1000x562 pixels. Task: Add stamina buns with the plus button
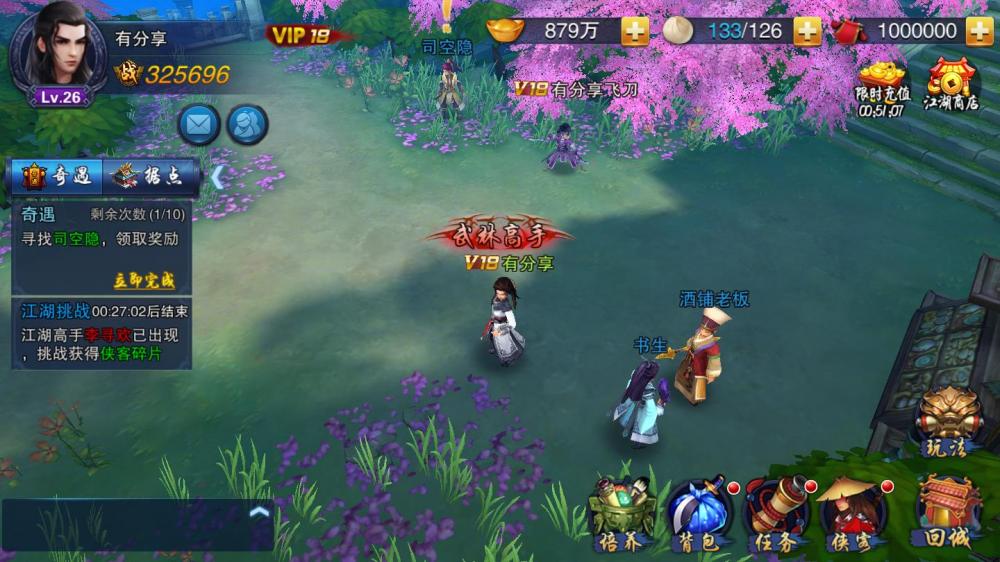(x=808, y=31)
